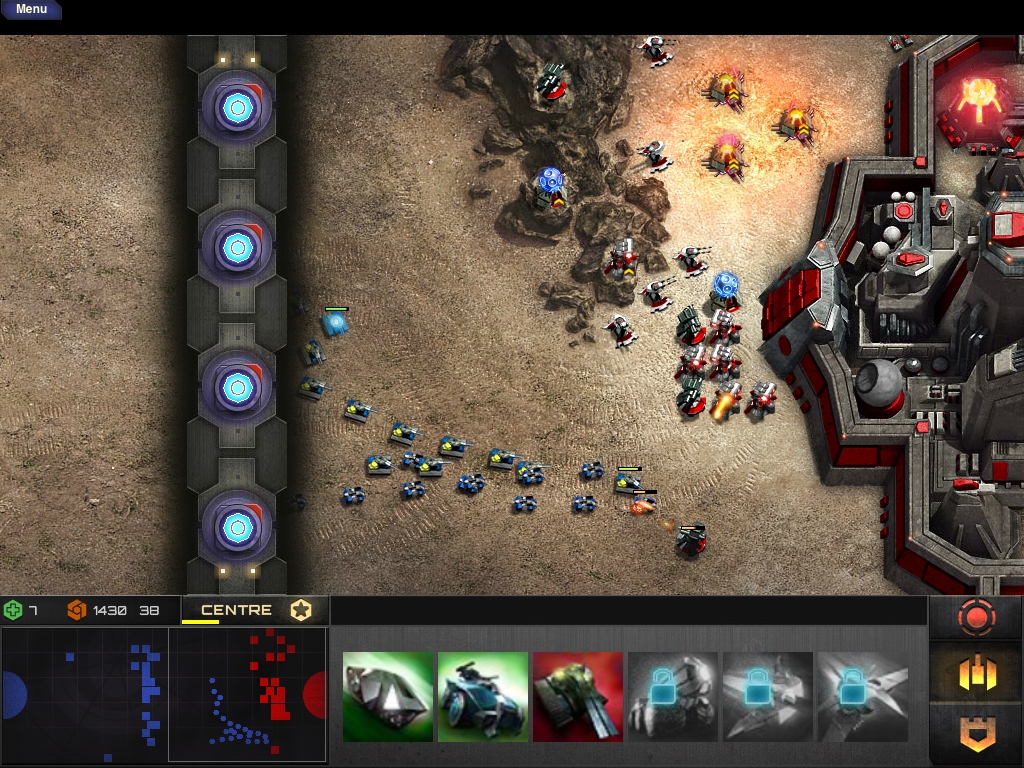Open the Menu button

click(x=31, y=9)
